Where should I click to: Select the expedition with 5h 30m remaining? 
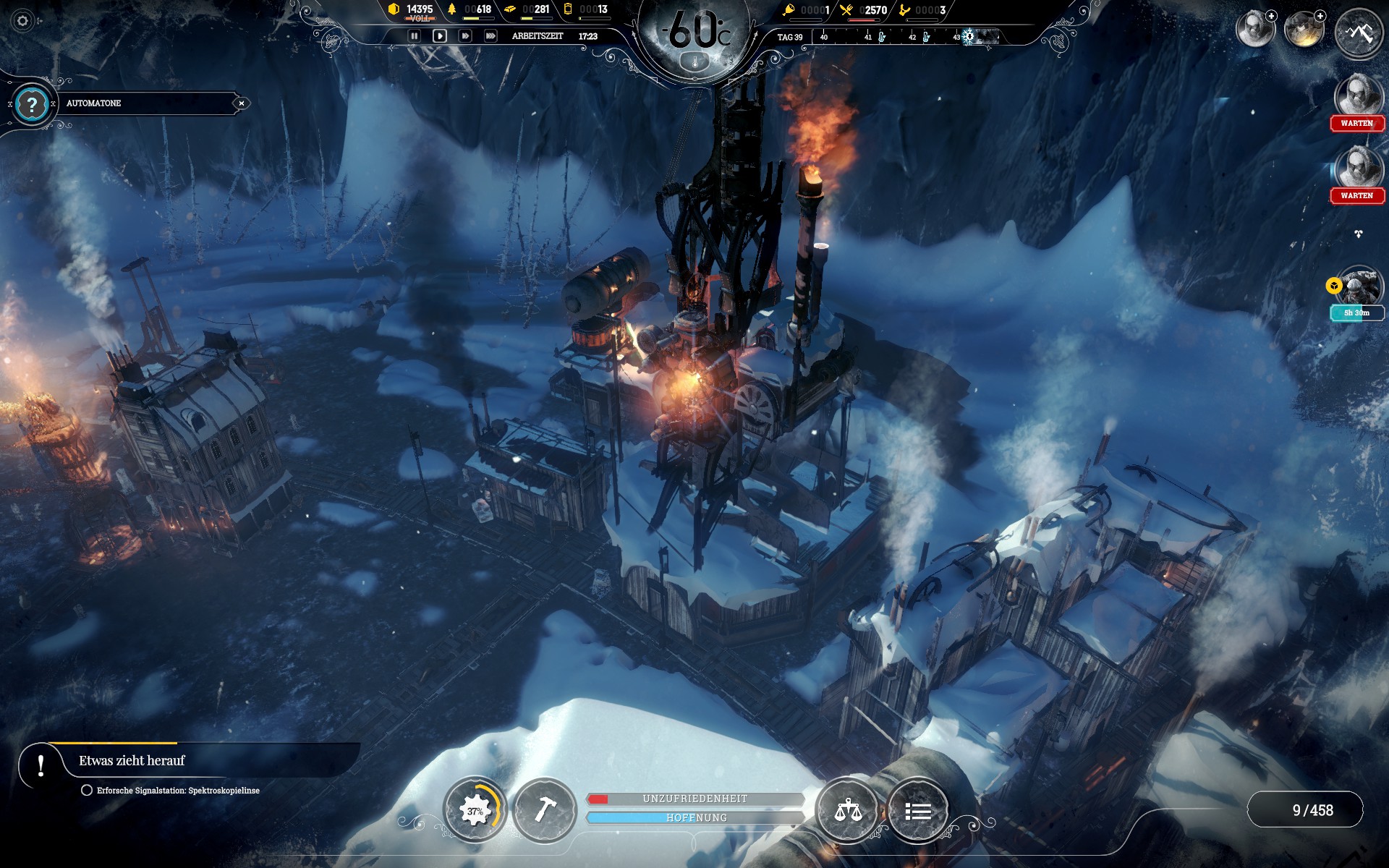pos(1359,287)
